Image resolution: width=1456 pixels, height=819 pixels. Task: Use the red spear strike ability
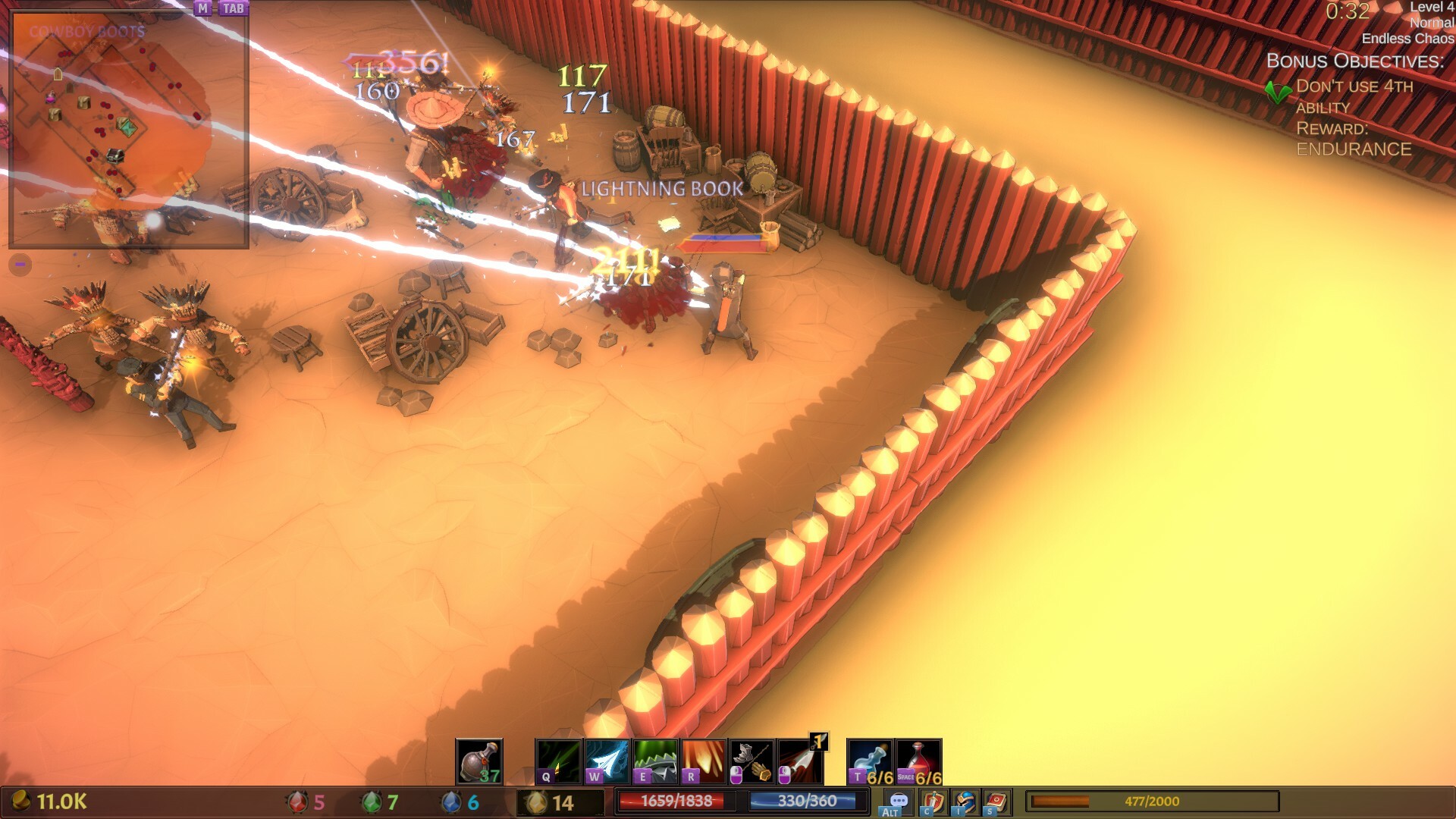coord(801,761)
